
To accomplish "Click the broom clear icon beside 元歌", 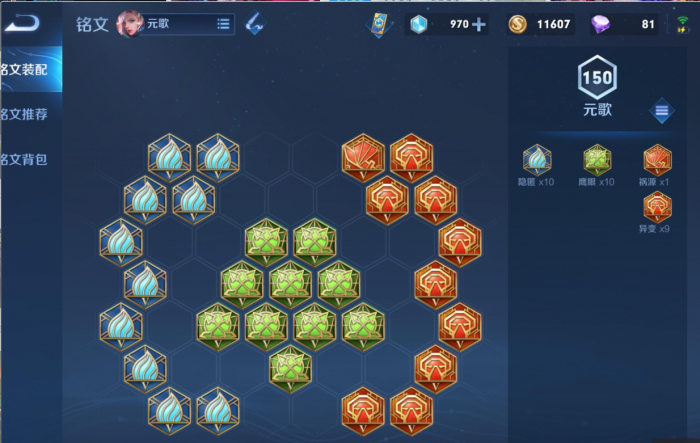I will click(255, 23).
